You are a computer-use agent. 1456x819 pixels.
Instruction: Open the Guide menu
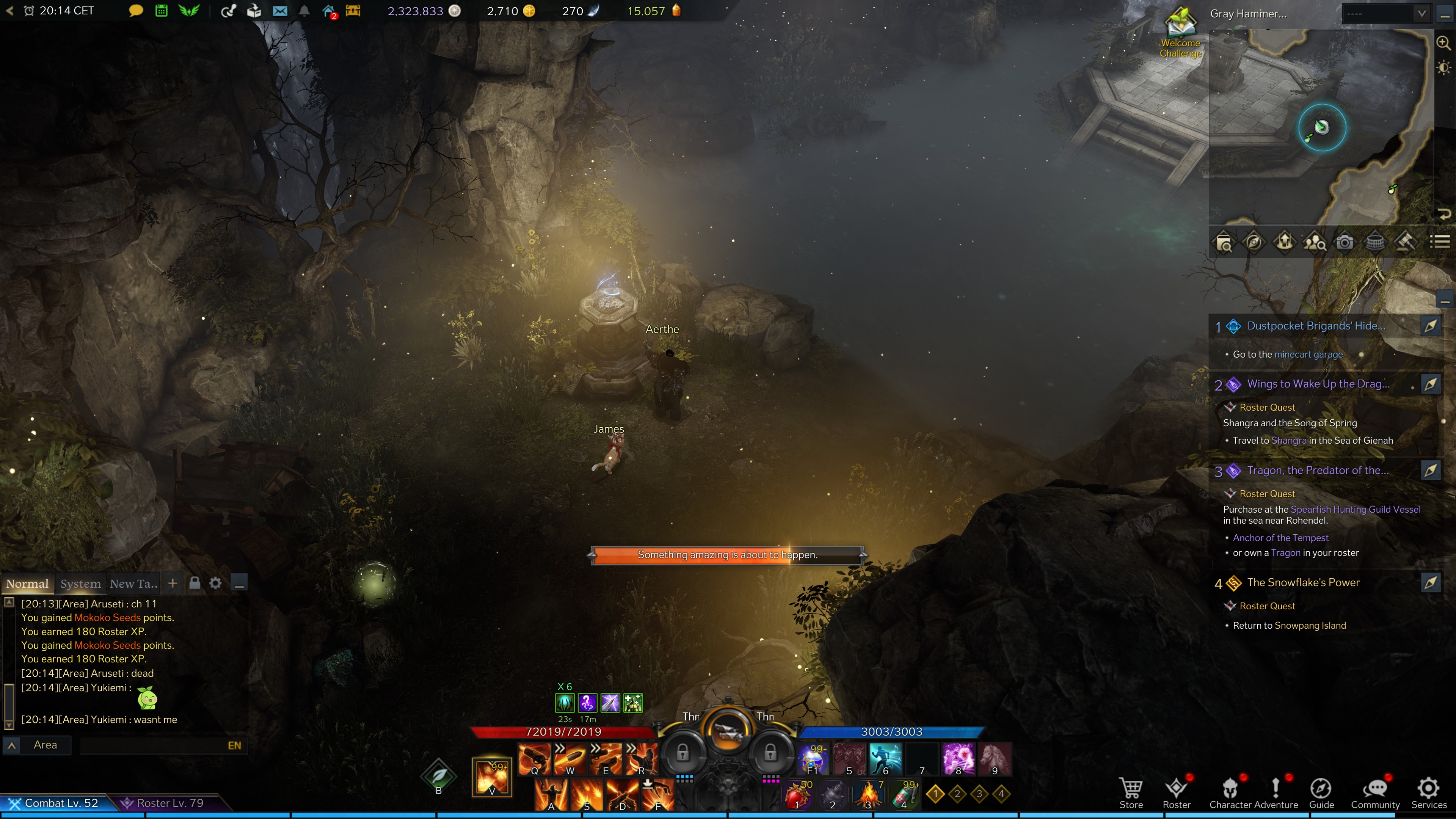1321,792
